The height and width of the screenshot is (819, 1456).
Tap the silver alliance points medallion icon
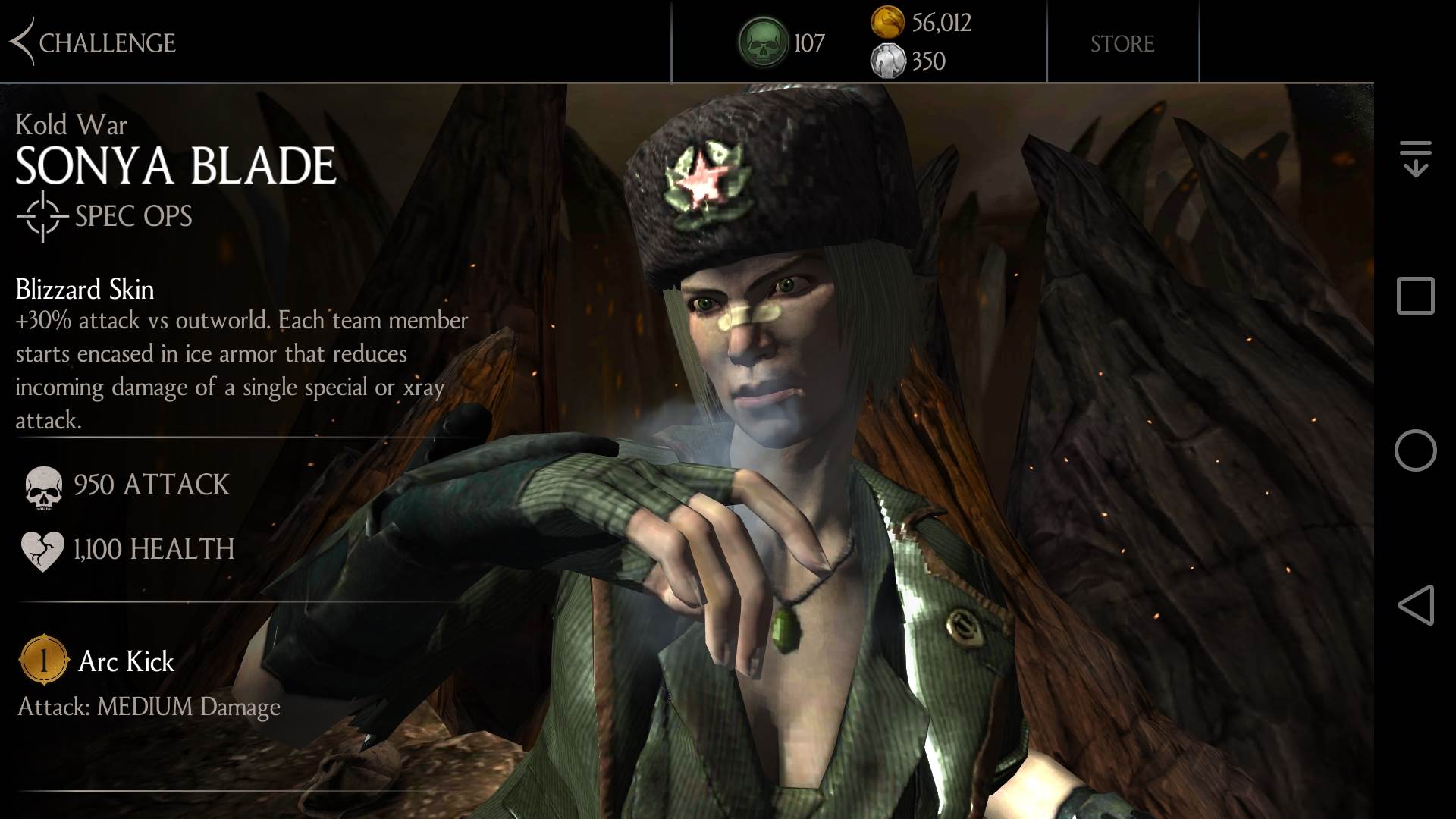click(890, 62)
